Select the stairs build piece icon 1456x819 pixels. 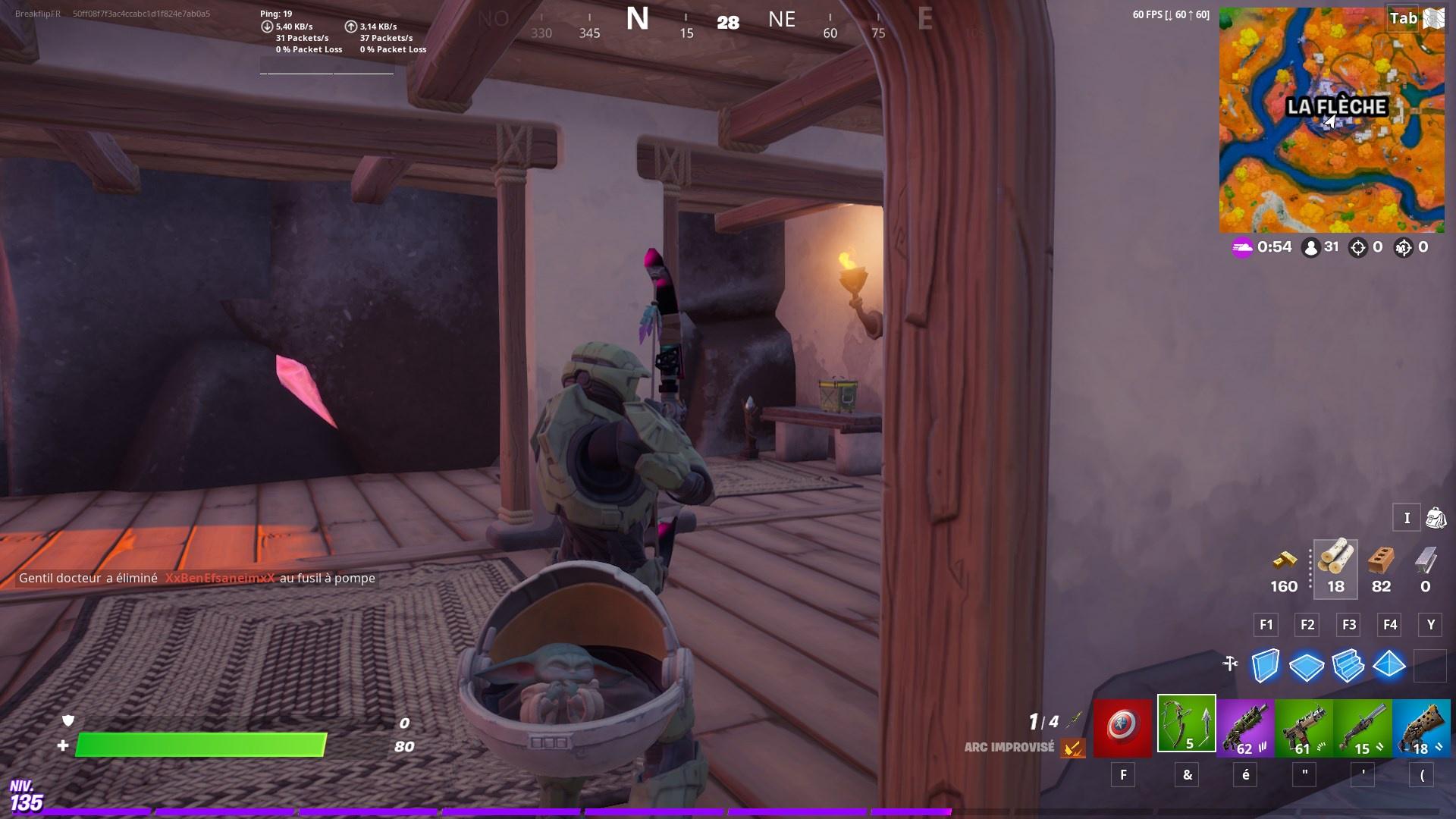coord(1350,667)
